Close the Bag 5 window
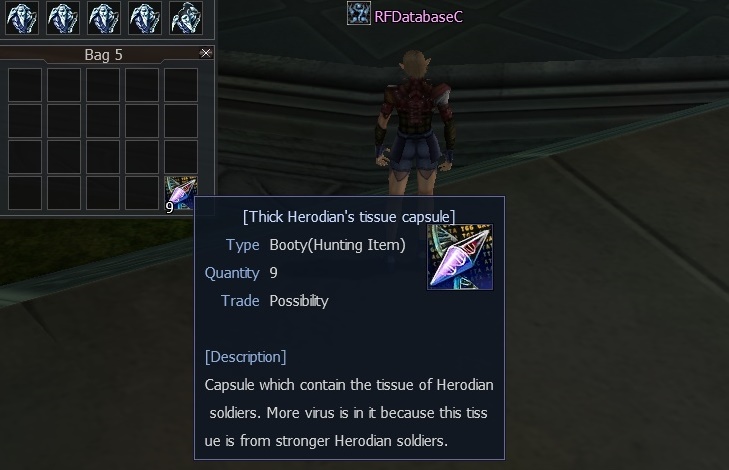Image resolution: width=729 pixels, height=470 pixels. click(206, 53)
